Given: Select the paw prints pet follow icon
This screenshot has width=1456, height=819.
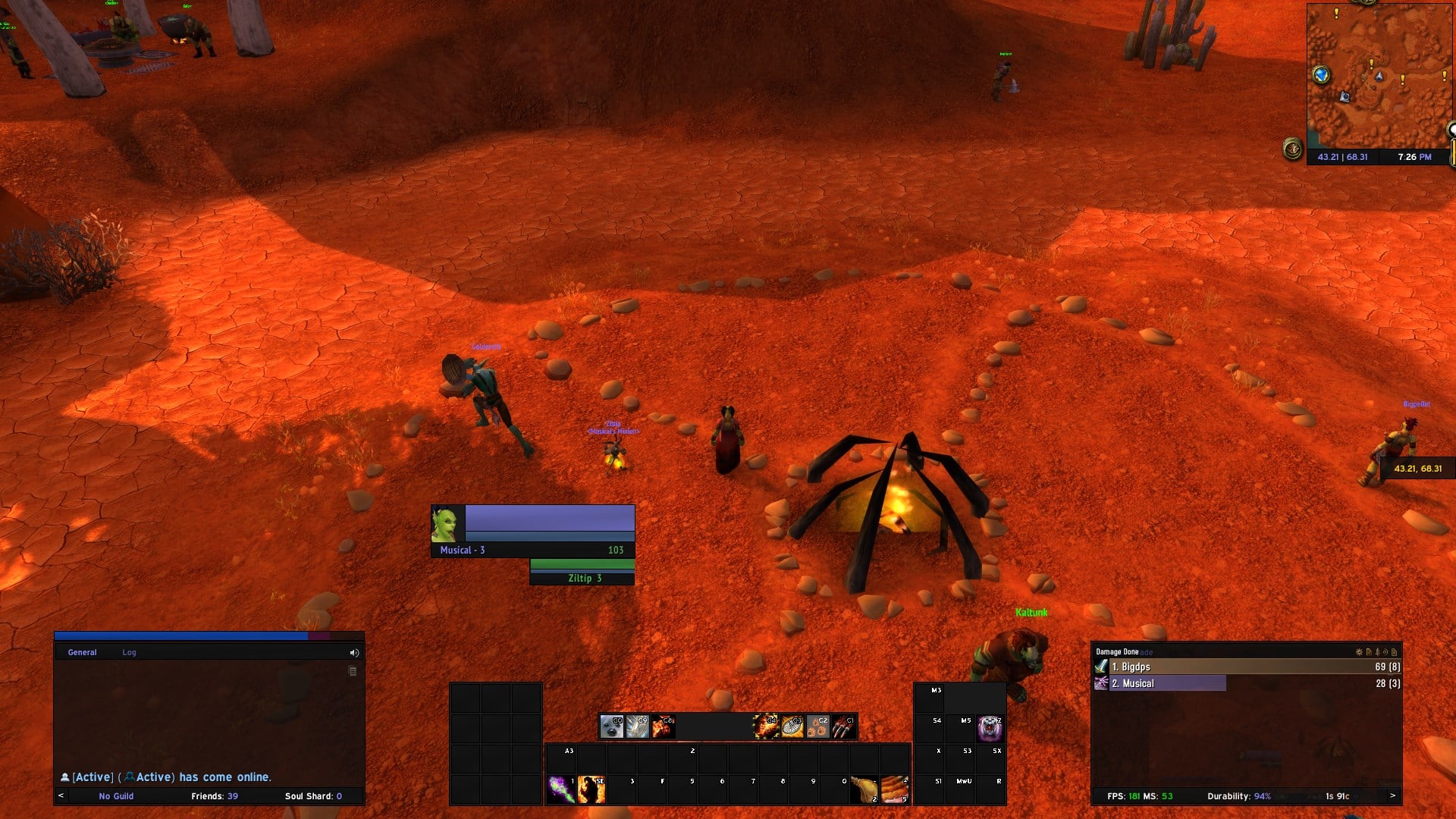Looking at the screenshot, I should [x=817, y=726].
